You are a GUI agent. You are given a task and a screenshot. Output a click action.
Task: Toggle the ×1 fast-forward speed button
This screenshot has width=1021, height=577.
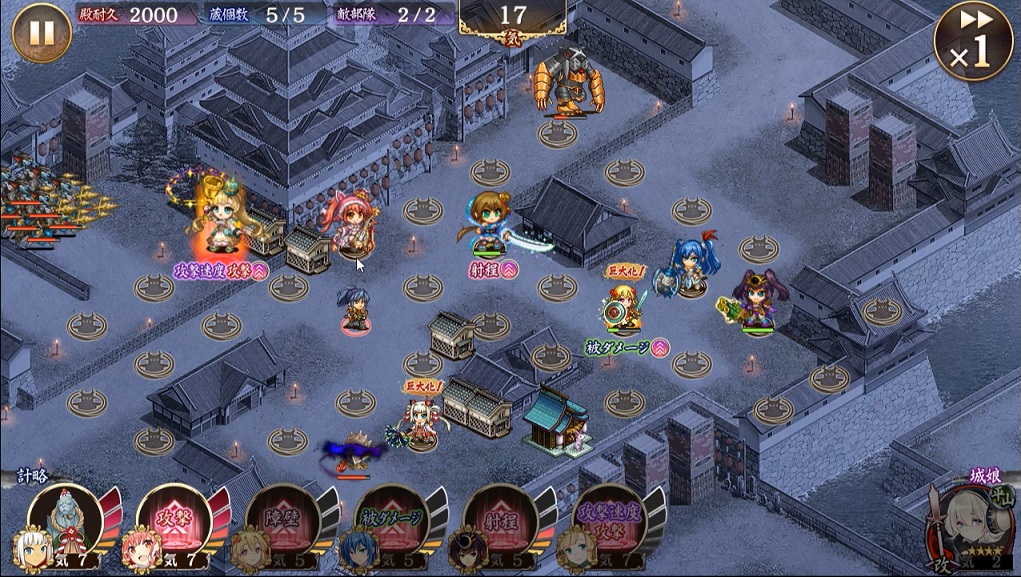coord(972,40)
